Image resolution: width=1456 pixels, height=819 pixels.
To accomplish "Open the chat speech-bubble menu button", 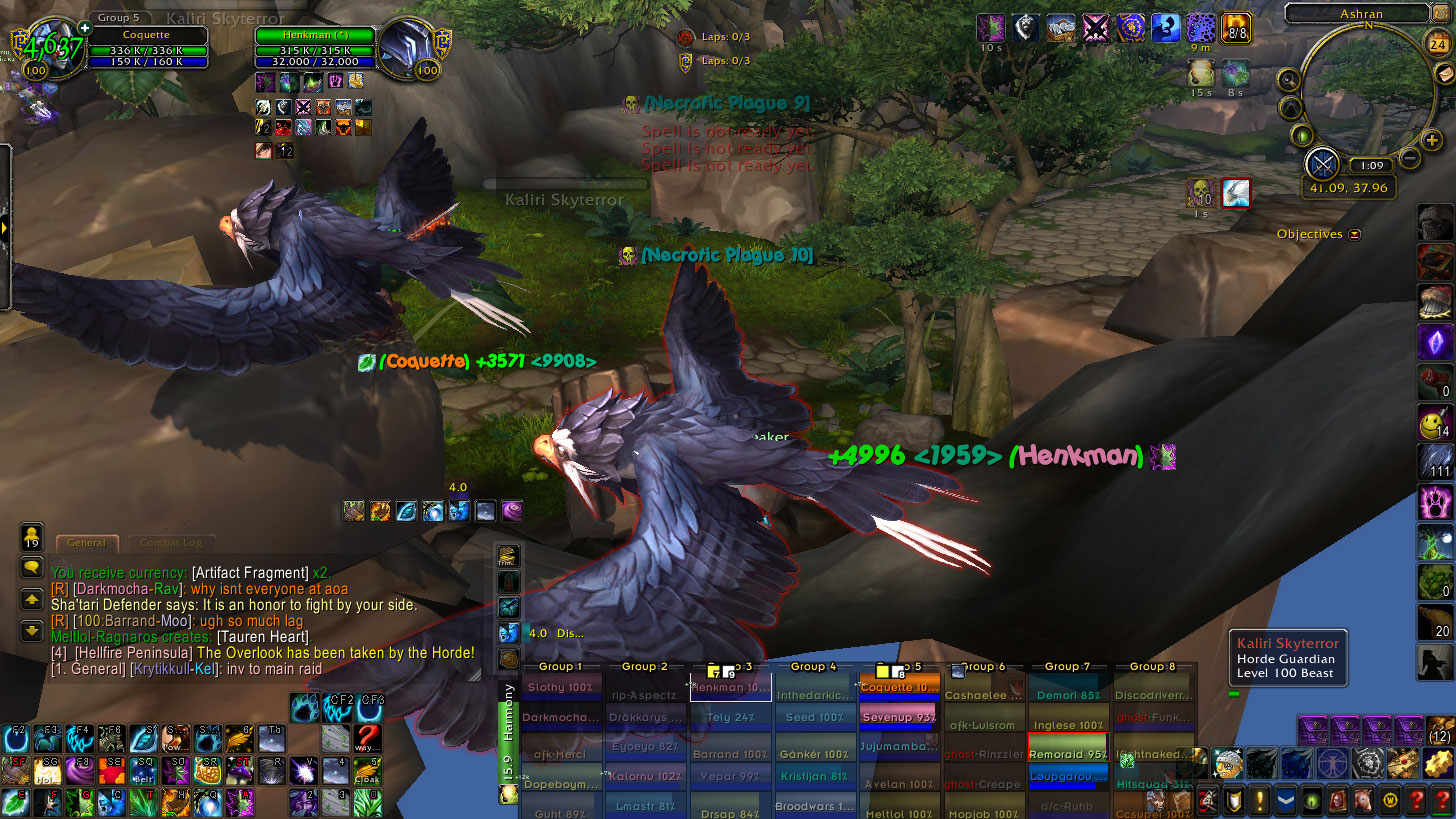I will tap(31, 568).
